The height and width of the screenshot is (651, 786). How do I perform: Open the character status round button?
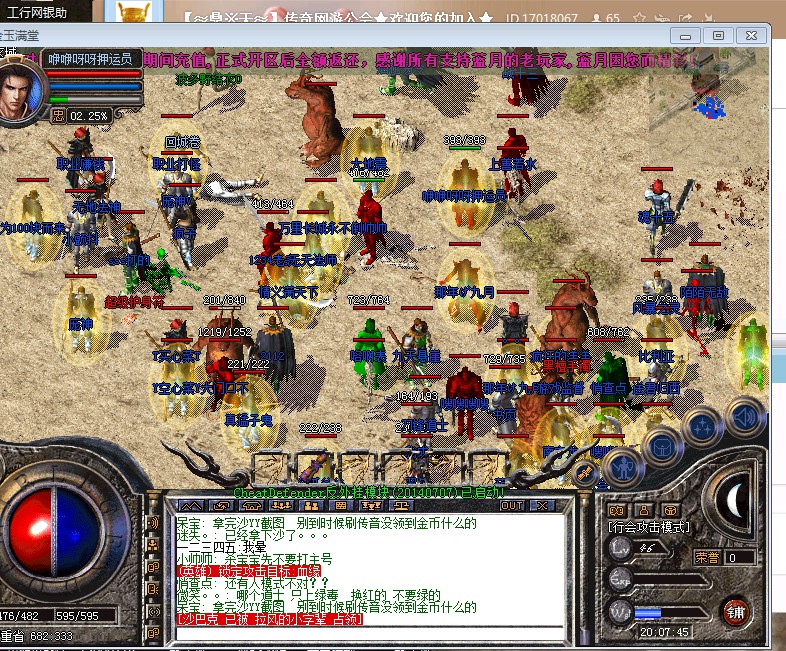pos(622,467)
